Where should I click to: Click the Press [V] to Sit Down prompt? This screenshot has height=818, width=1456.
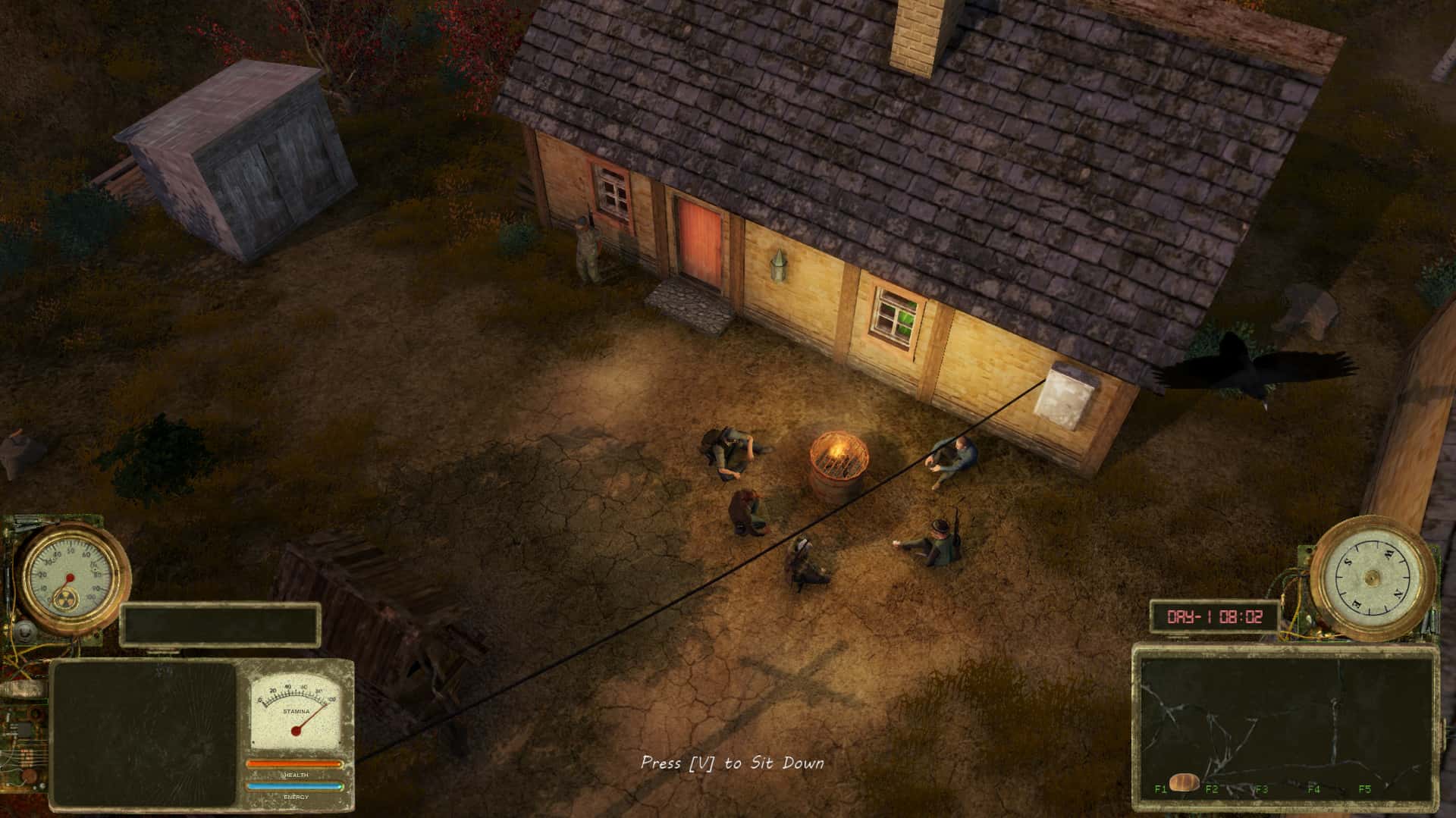pyautogui.click(x=733, y=765)
